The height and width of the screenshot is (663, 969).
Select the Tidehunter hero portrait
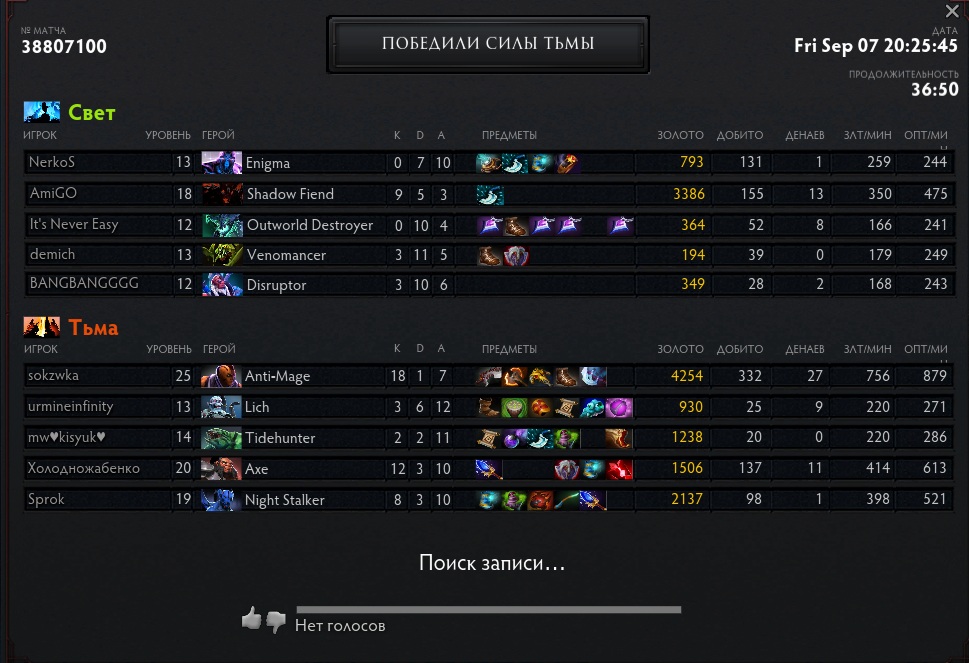point(221,438)
